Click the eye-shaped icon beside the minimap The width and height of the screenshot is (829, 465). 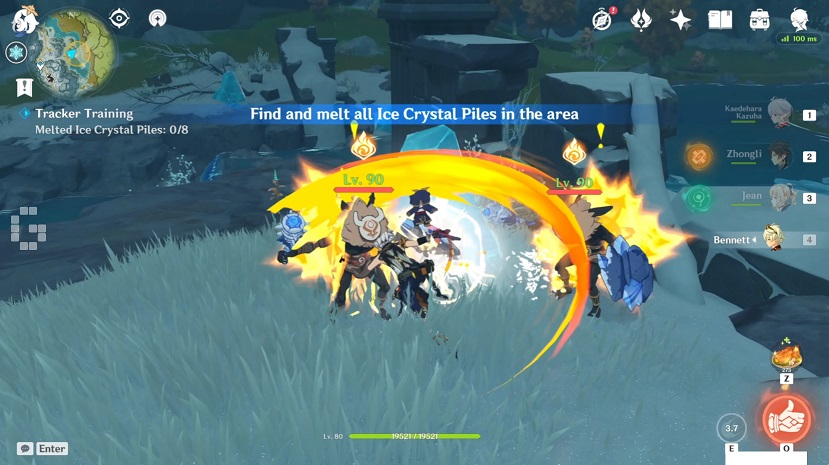[120, 18]
